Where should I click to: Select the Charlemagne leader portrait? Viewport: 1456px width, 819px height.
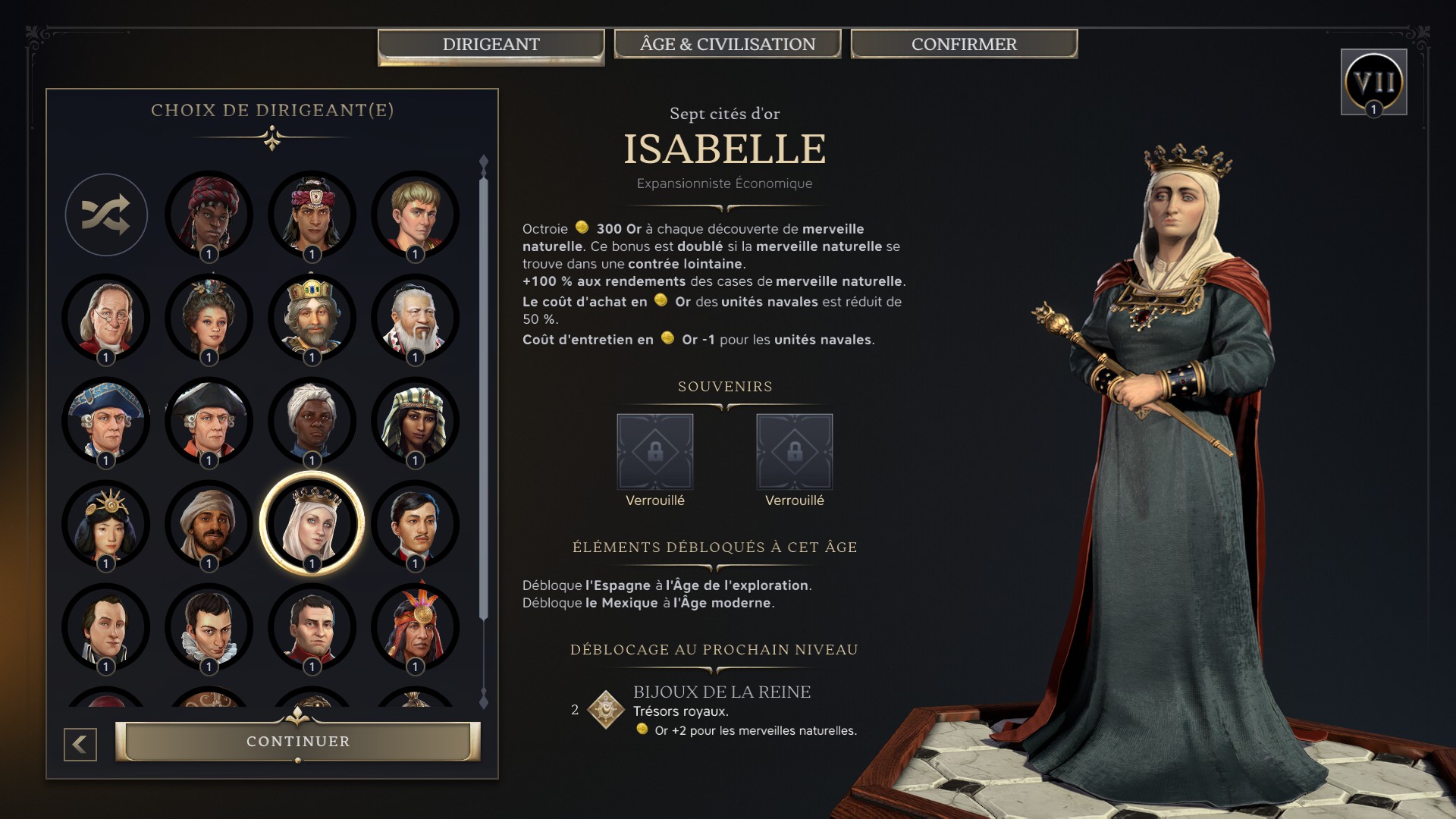tap(311, 318)
